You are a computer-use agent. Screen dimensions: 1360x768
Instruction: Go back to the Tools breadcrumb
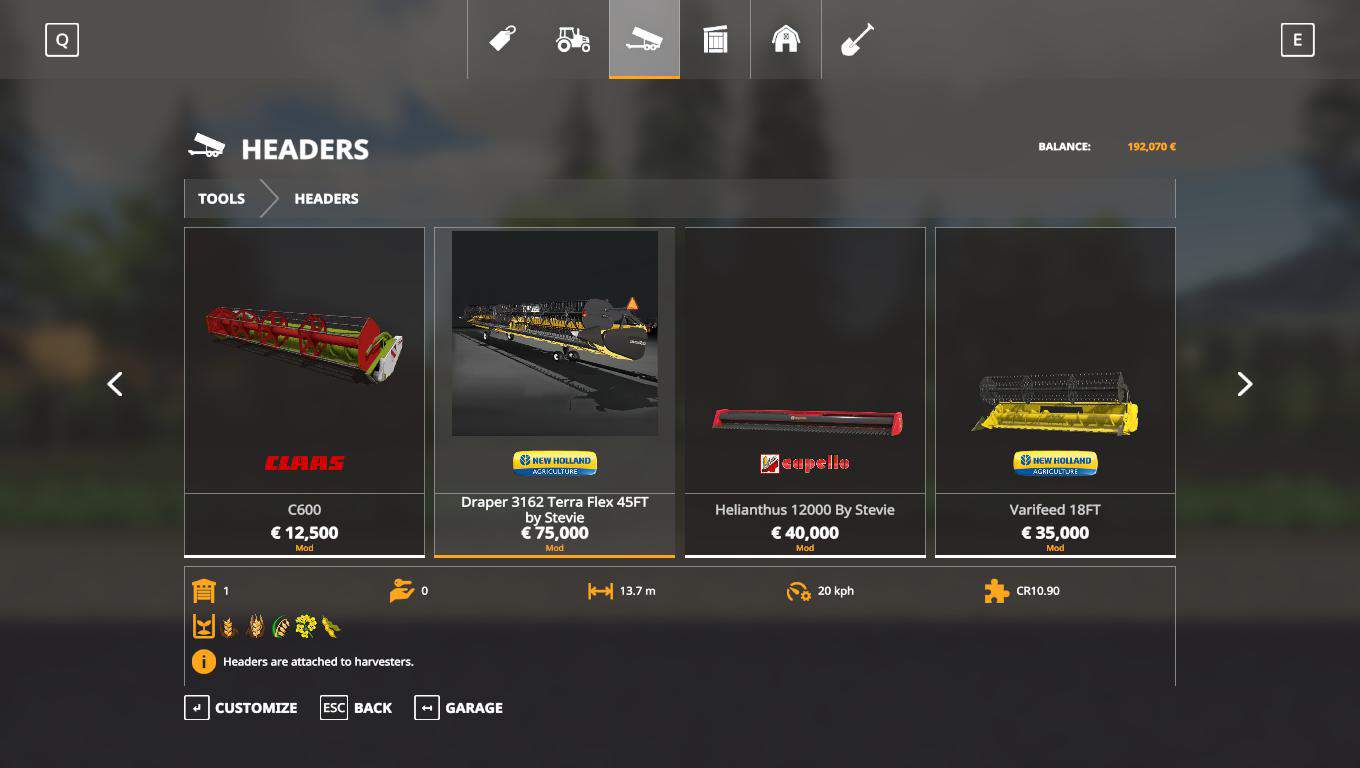pos(221,199)
